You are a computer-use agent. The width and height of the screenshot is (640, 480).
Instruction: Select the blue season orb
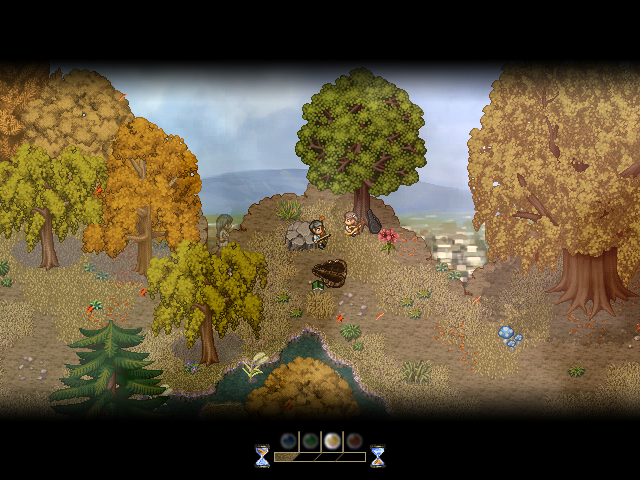(288, 441)
